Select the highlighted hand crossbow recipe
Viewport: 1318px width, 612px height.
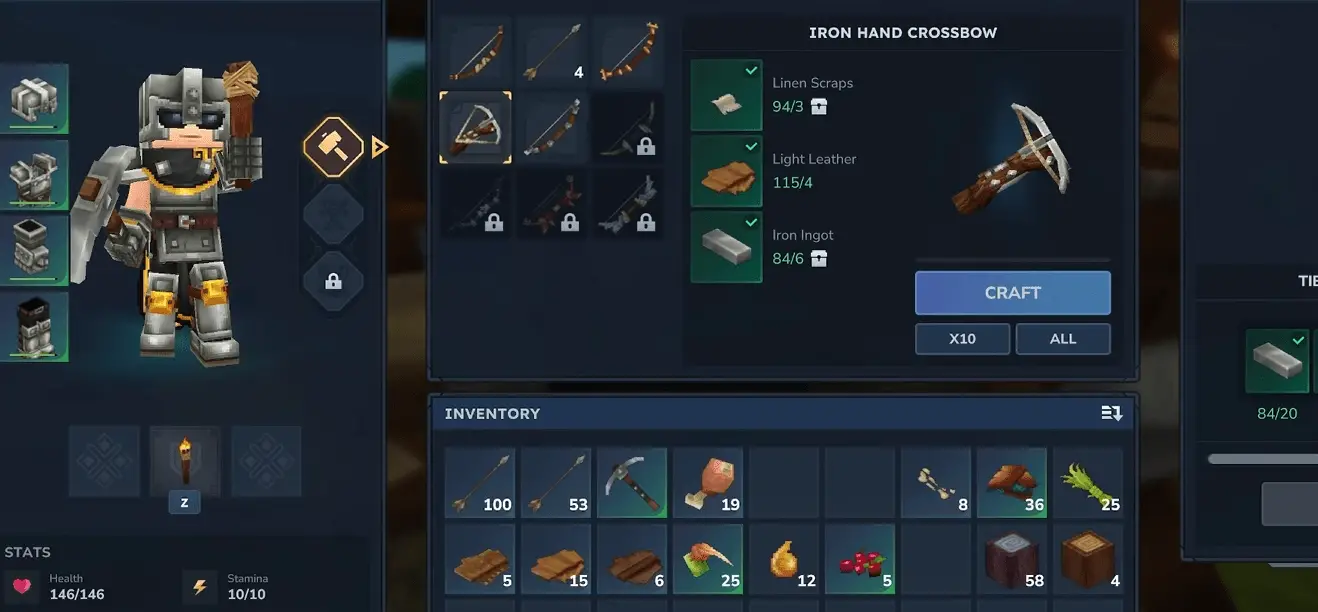click(x=476, y=127)
